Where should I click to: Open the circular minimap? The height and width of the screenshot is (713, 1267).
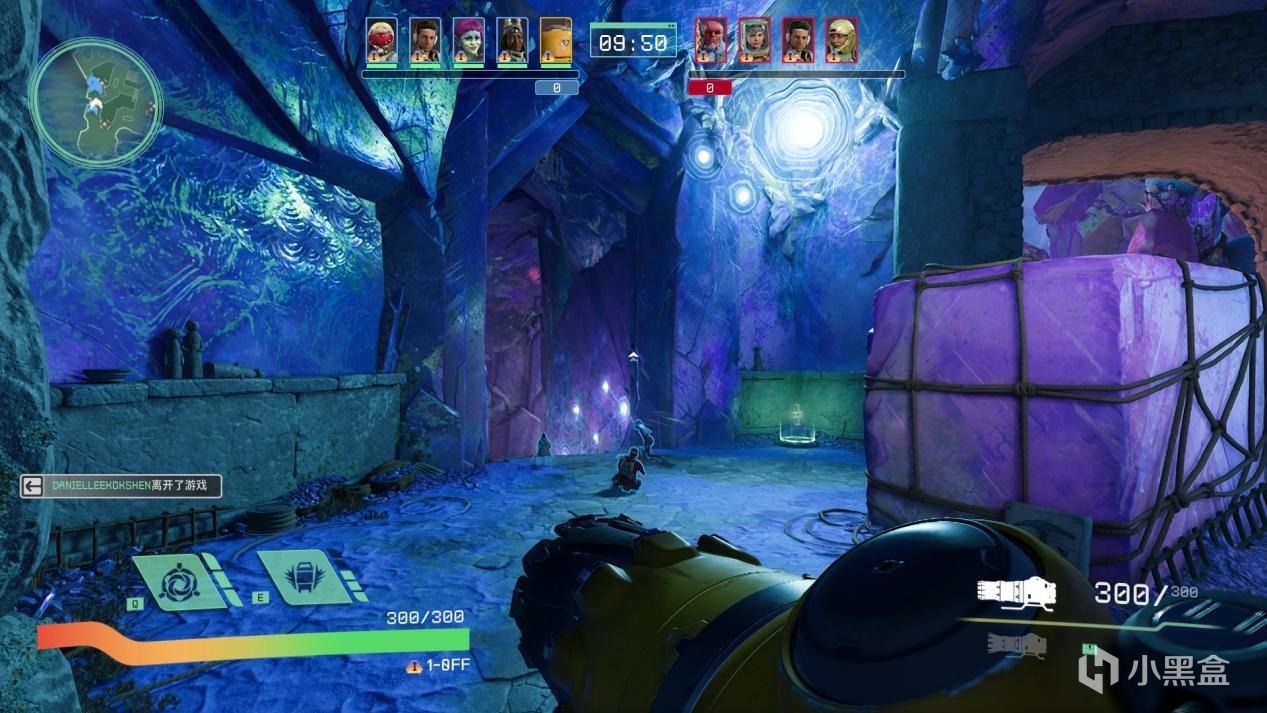click(96, 102)
